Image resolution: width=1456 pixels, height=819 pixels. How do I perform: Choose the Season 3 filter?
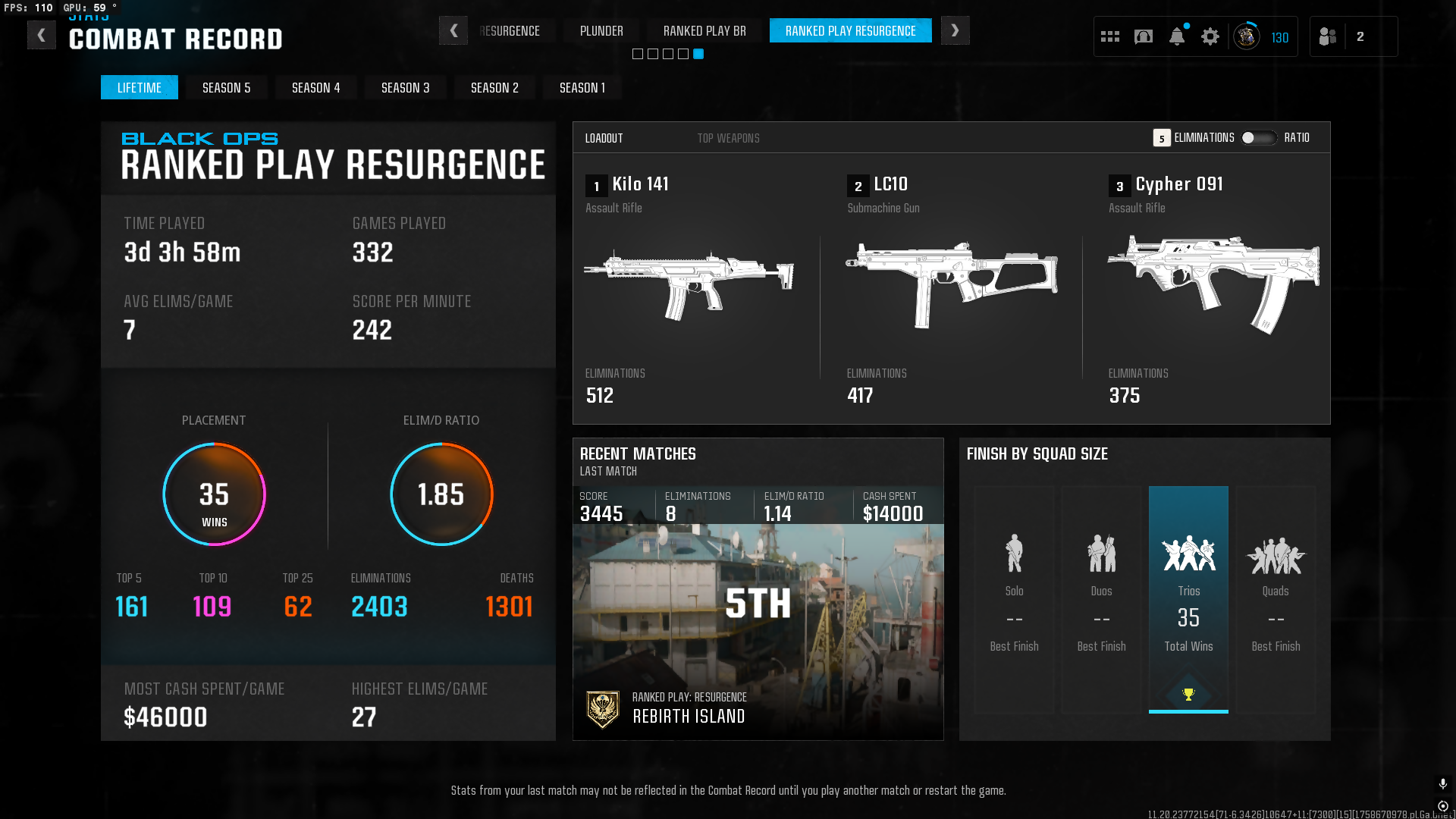coord(405,88)
